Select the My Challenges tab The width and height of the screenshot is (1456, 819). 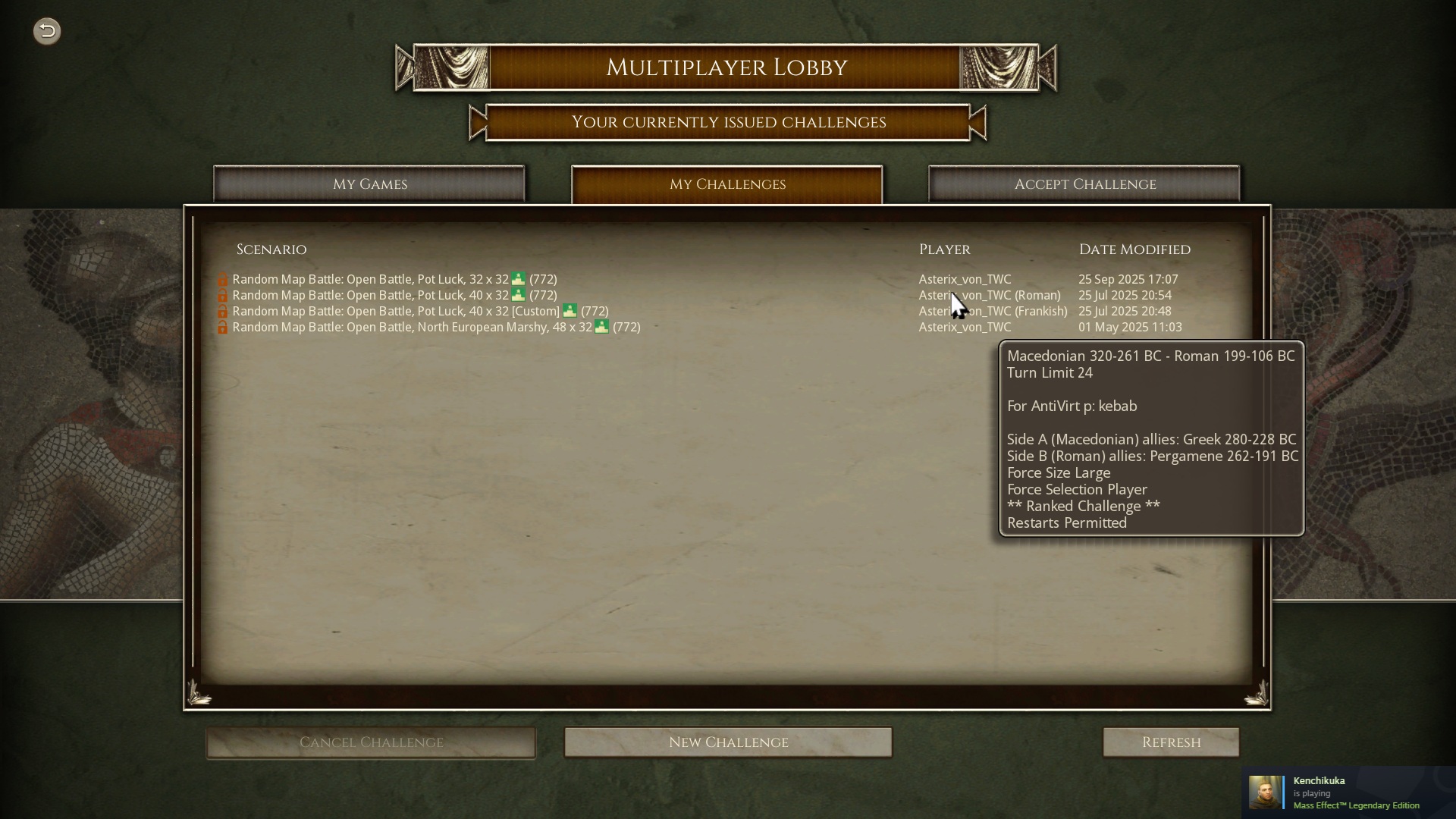pos(726,184)
